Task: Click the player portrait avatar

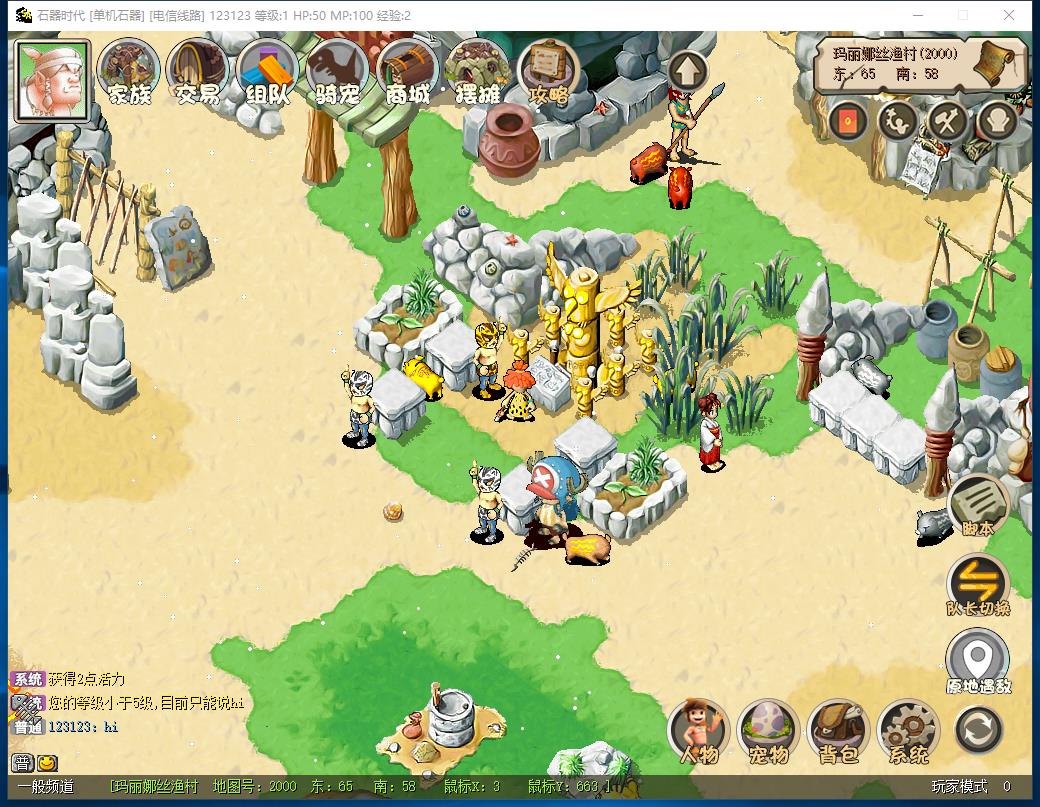Action: [x=52, y=80]
